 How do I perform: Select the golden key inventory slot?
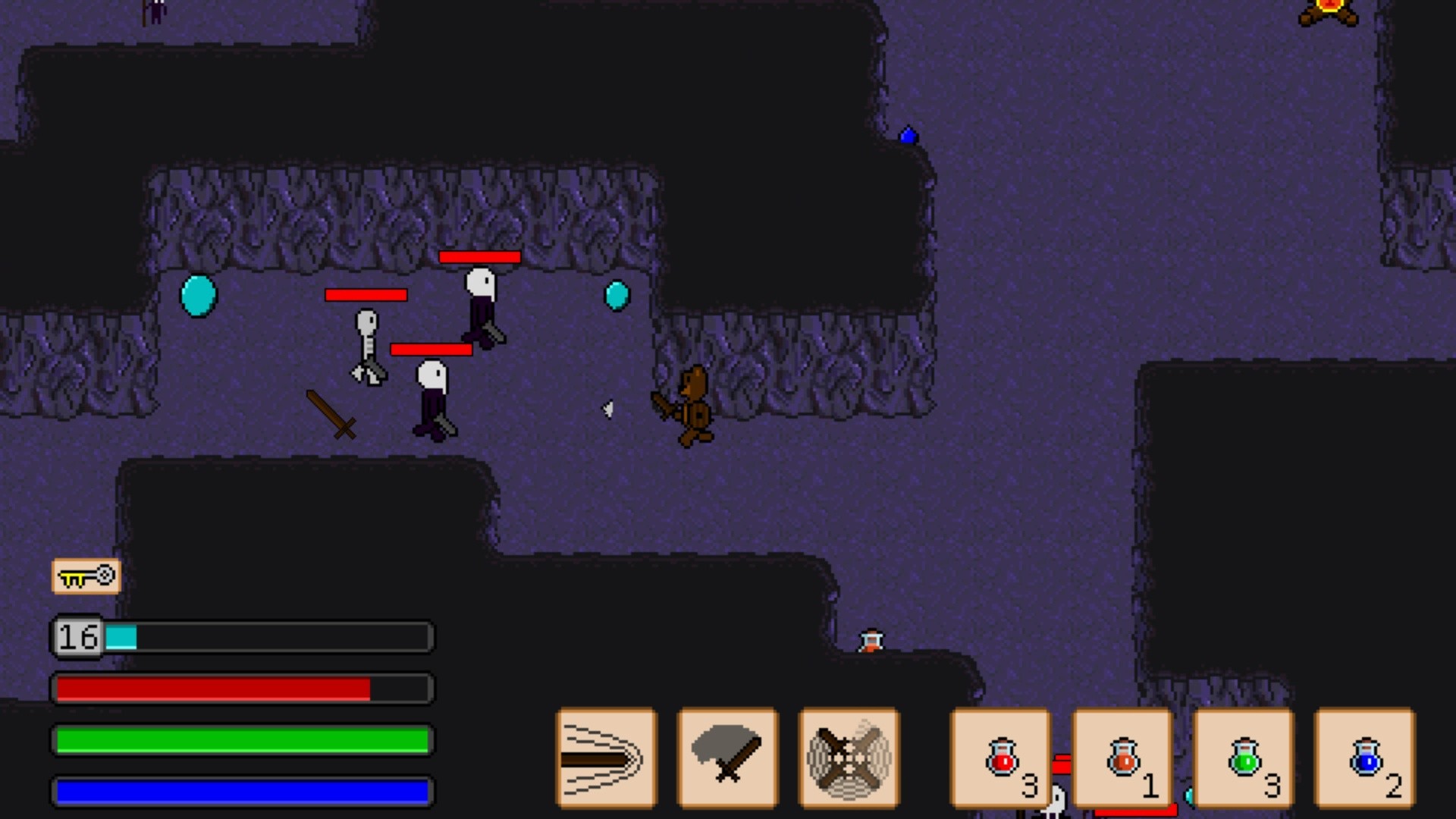click(86, 576)
